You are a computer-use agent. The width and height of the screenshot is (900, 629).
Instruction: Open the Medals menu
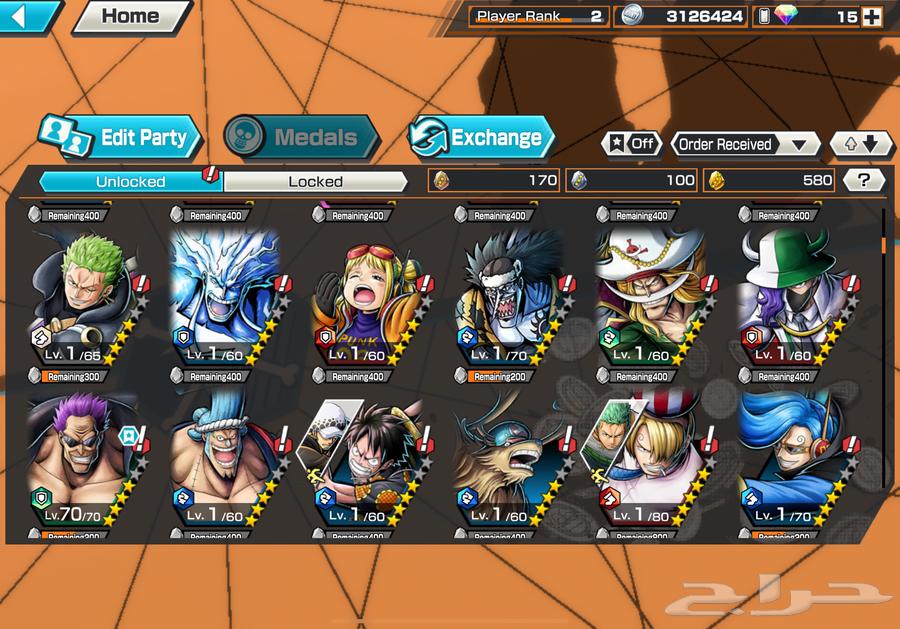(300, 138)
